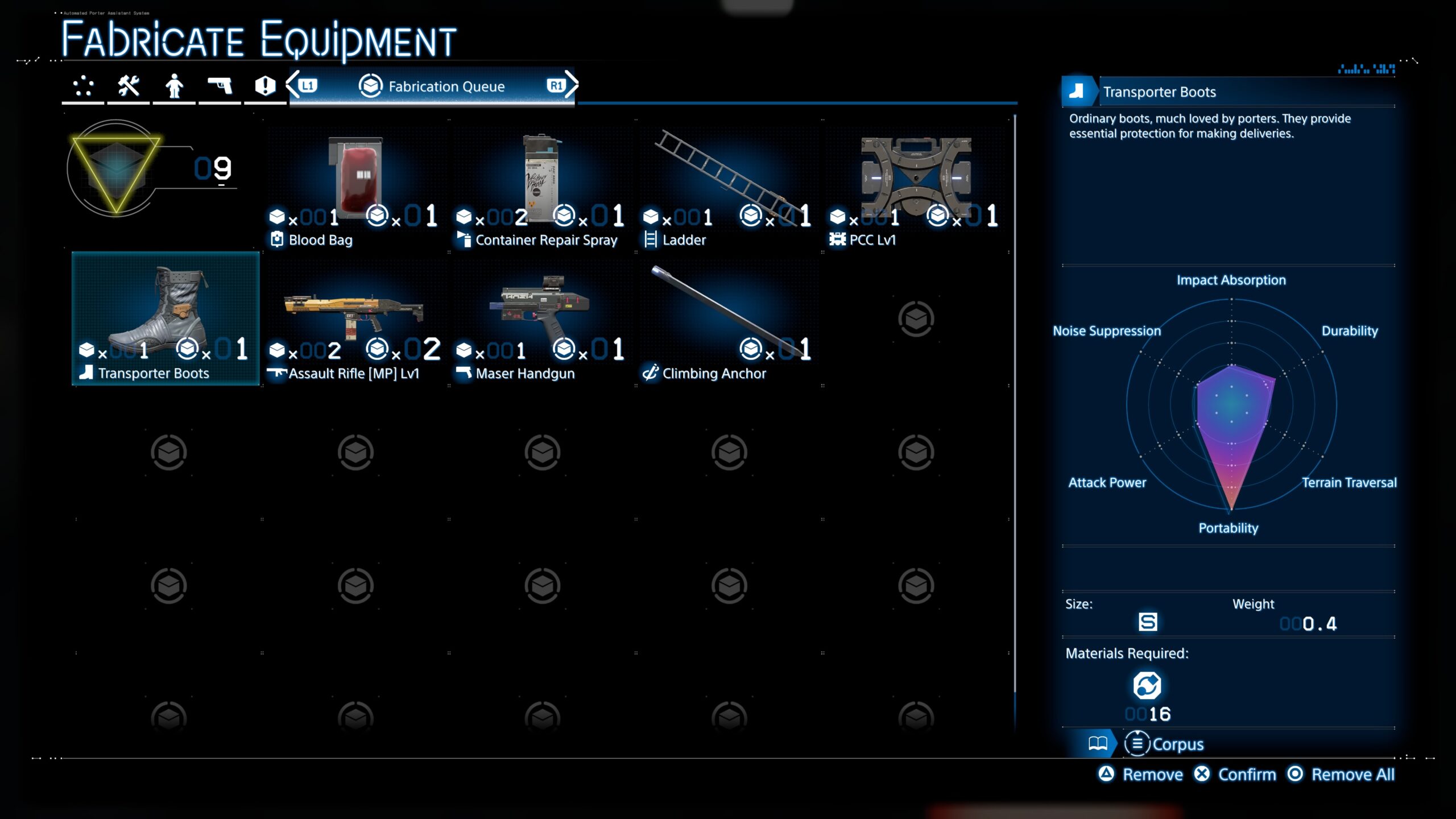Choose the Climbing Anchor slot
The image size is (1456, 819).
pyautogui.click(x=729, y=321)
